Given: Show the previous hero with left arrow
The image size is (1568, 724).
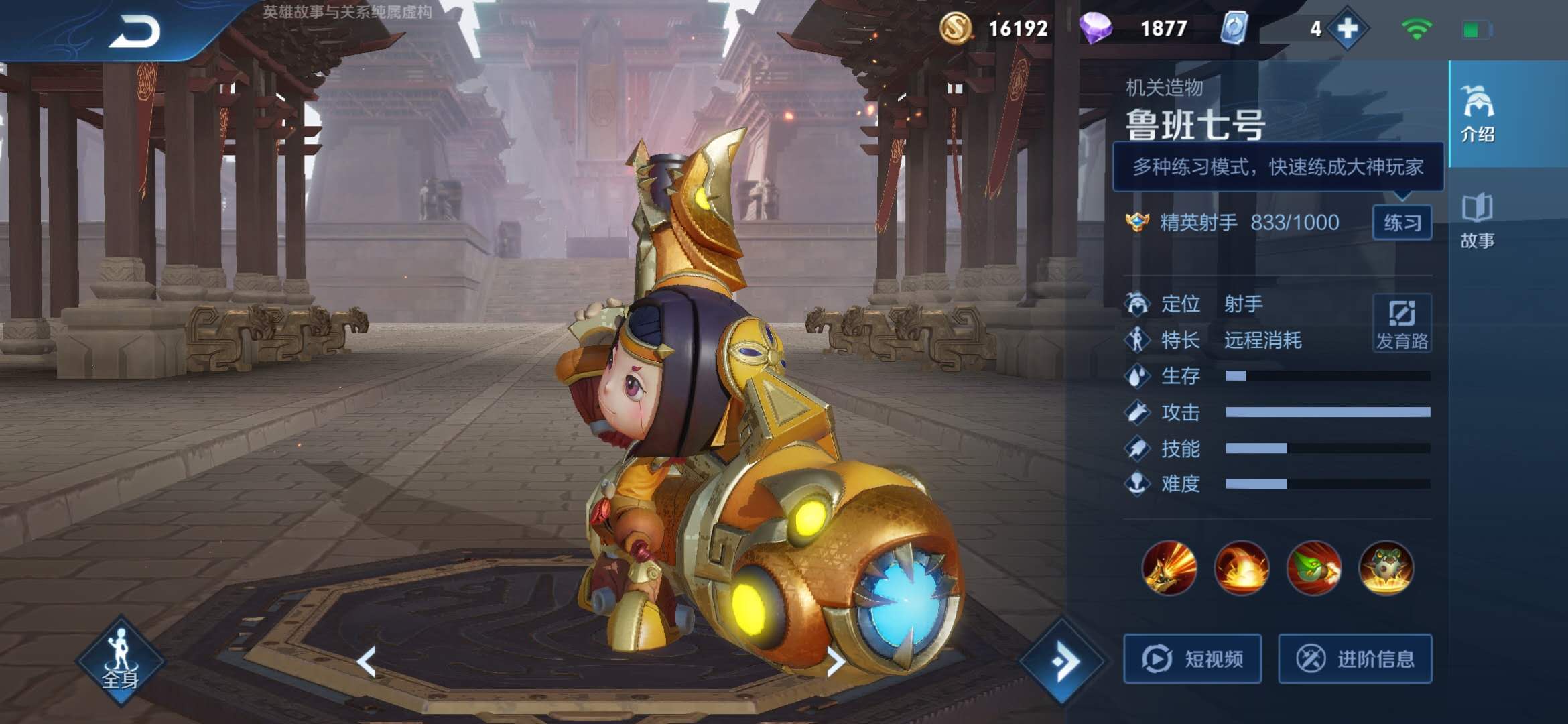Looking at the screenshot, I should [367, 662].
